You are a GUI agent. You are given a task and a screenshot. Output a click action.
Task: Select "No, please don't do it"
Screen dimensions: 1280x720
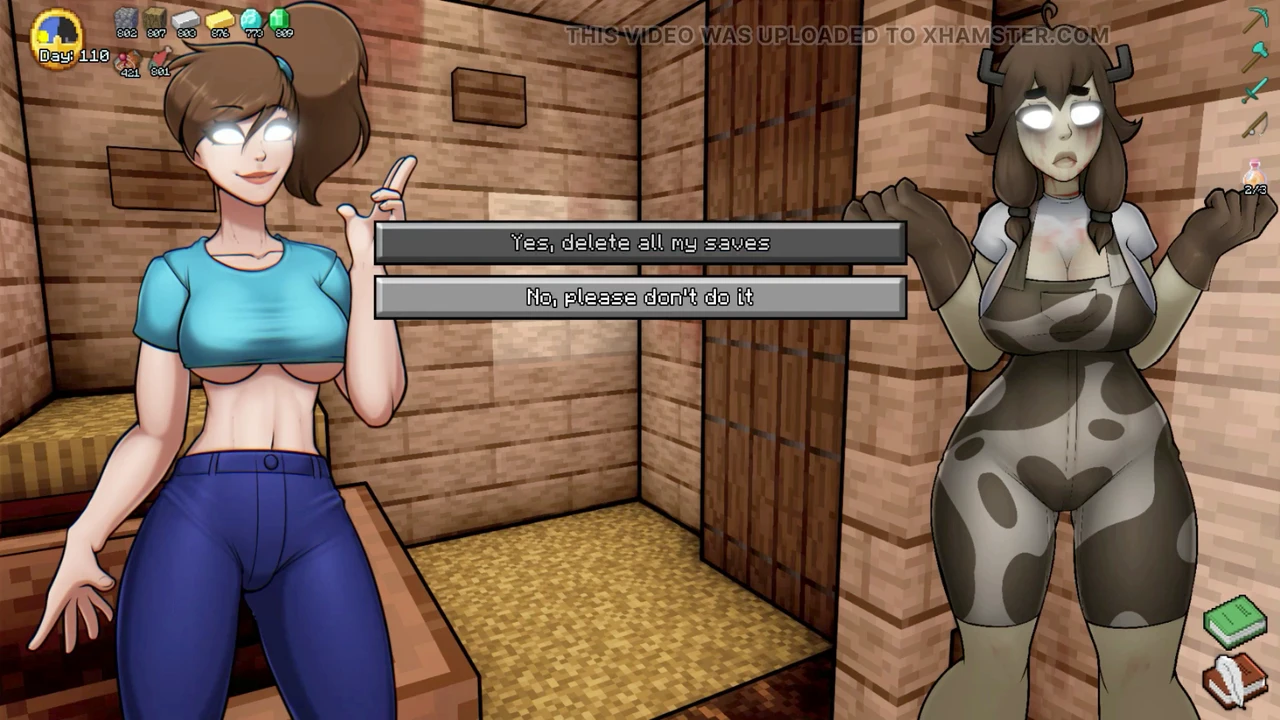(640, 297)
